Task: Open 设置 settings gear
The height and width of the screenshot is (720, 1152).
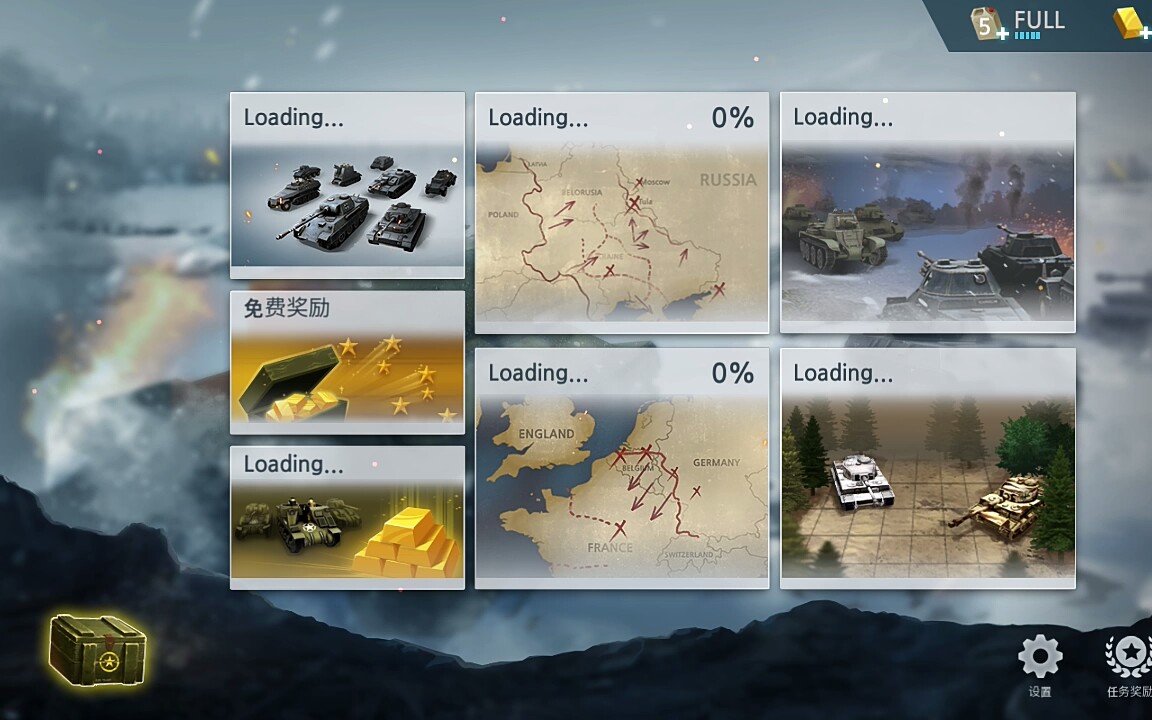Action: coord(1040,659)
